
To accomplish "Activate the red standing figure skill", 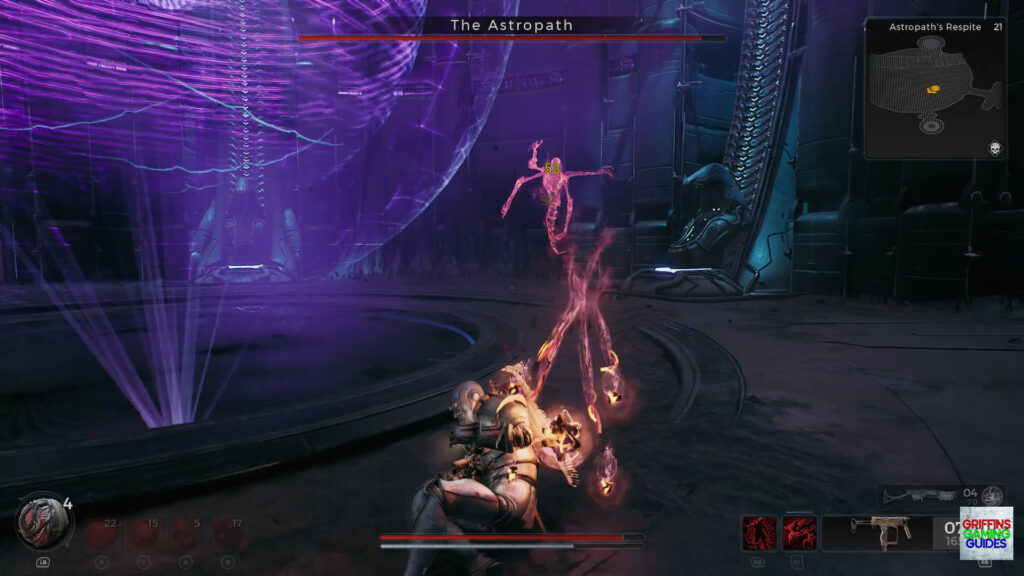I will coord(758,533).
